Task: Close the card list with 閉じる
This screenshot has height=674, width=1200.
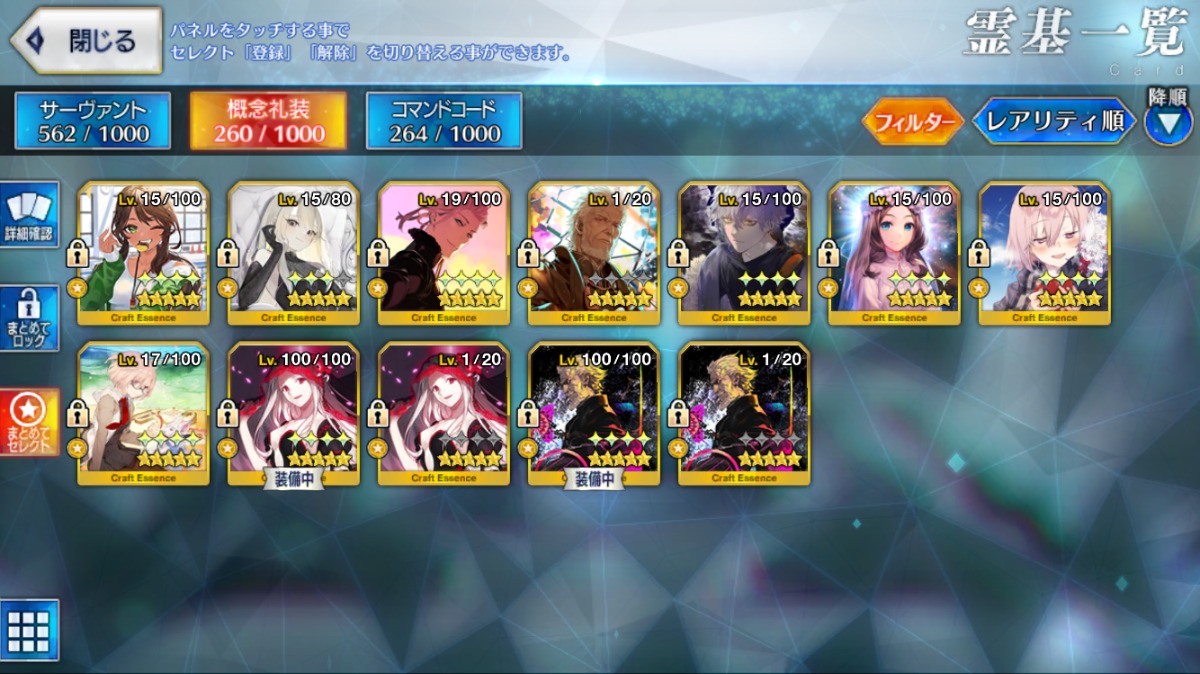Action: pos(86,41)
